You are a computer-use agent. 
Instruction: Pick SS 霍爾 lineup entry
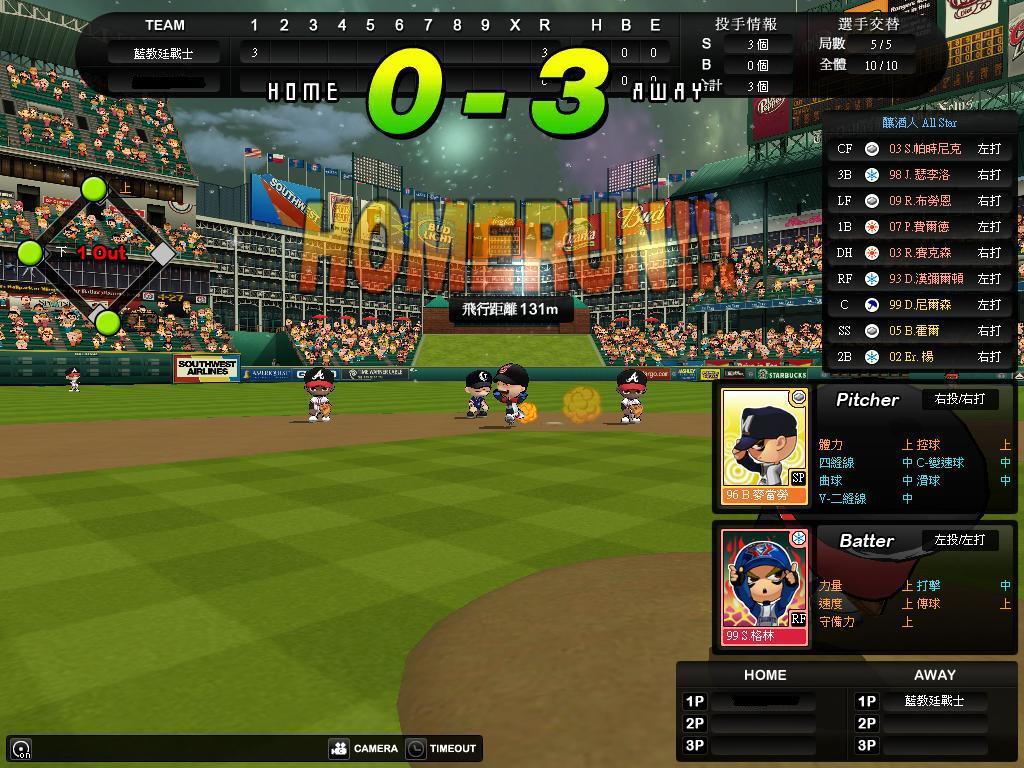[x=919, y=331]
